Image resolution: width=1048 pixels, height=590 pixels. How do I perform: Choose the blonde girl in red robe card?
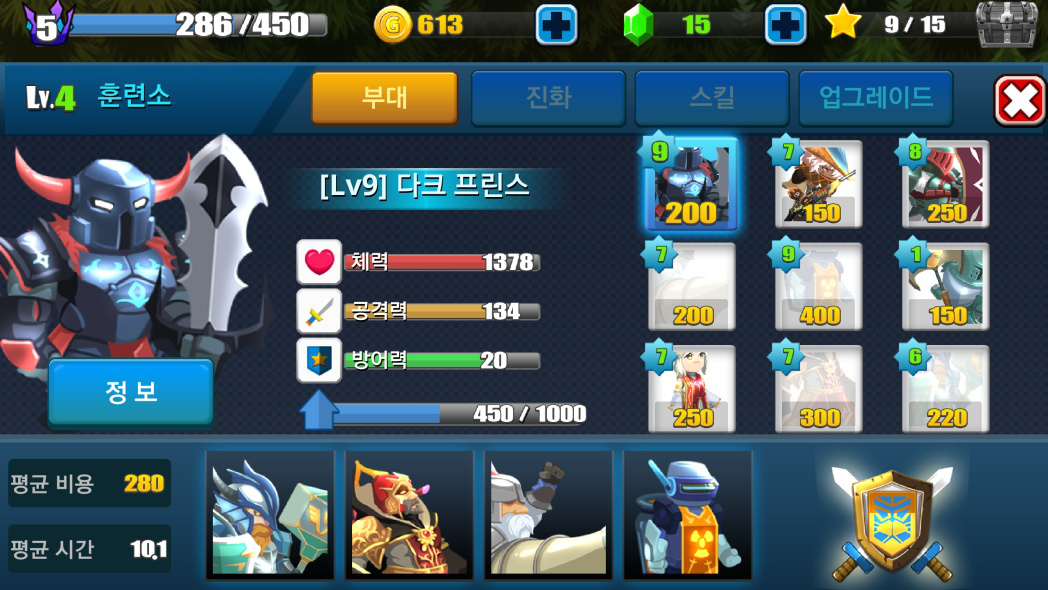[692, 389]
